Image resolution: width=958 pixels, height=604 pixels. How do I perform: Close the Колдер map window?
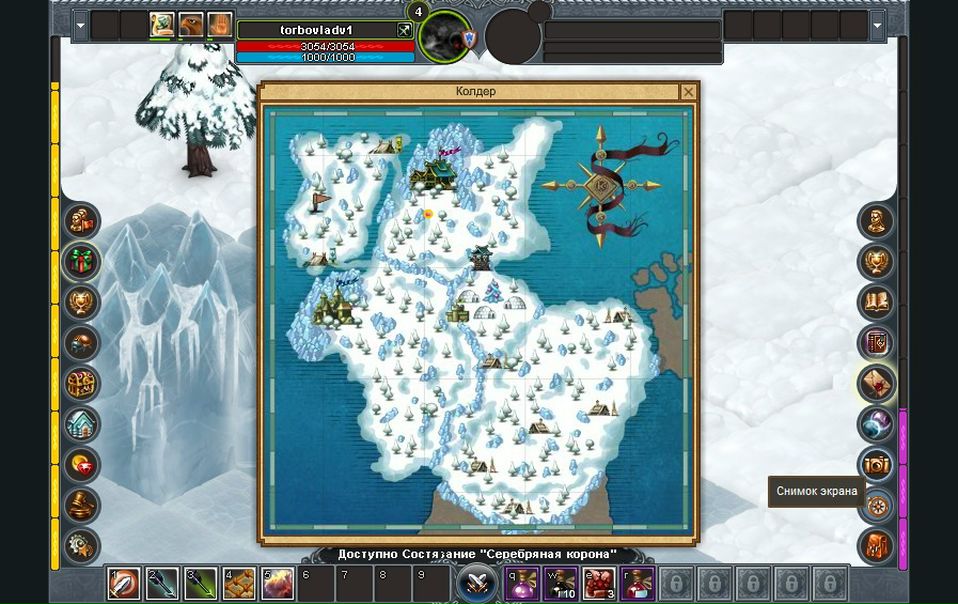click(x=688, y=92)
